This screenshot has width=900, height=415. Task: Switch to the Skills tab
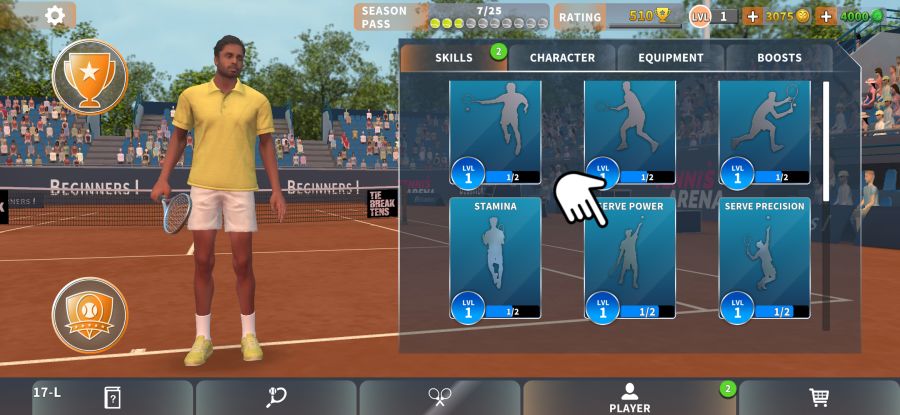pos(454,58)
